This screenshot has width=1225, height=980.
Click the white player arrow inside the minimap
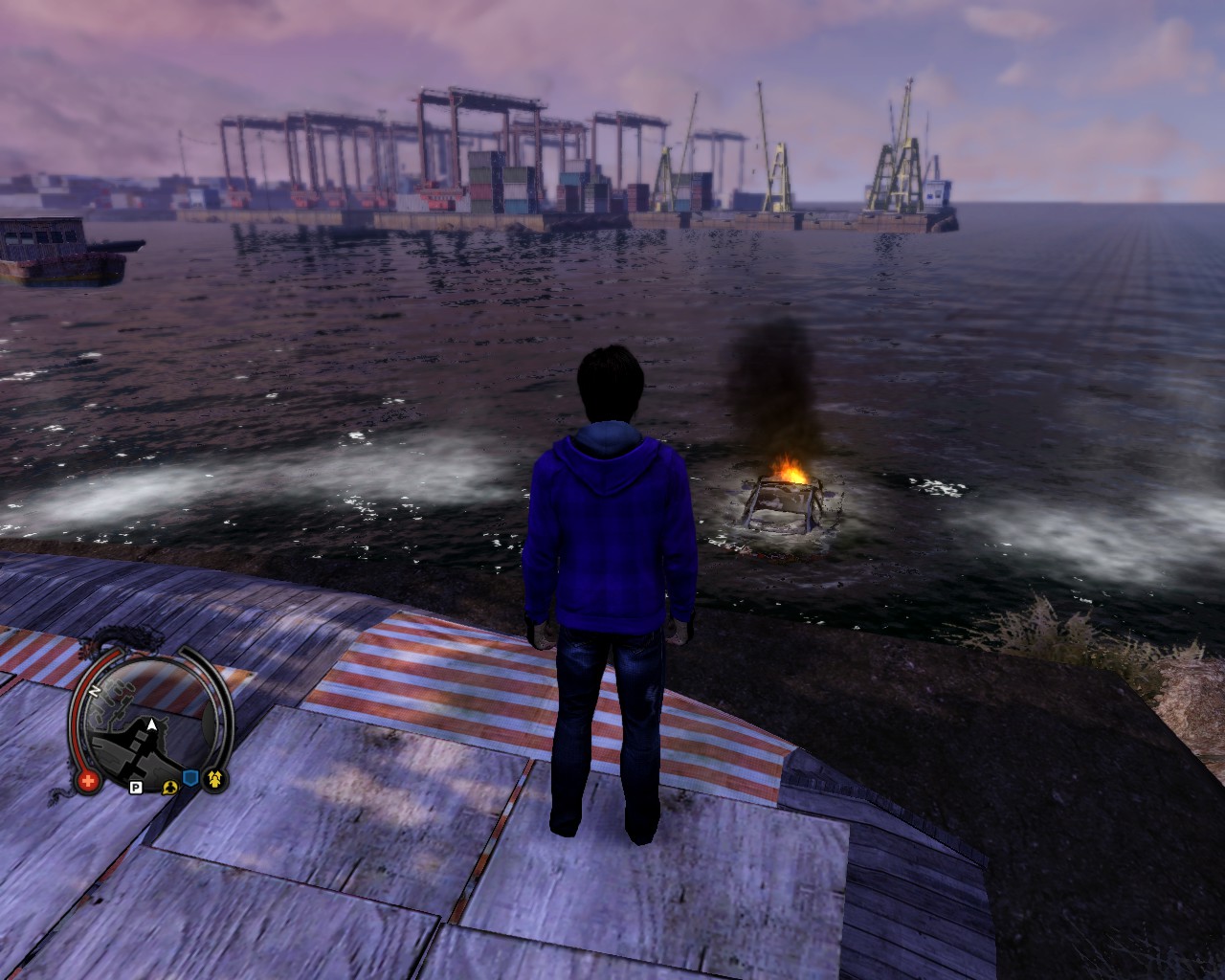coord(151,724)
